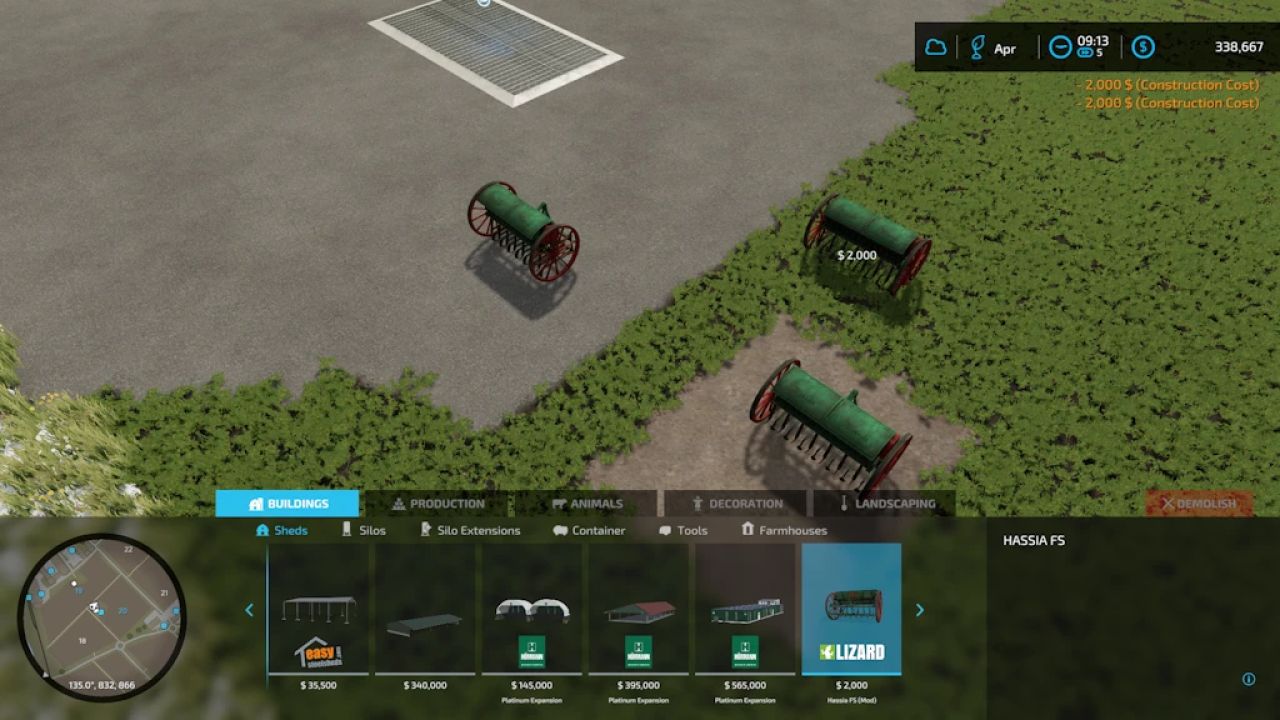Show next items with right arrow

pyautogui.click(x=920, y=610)
